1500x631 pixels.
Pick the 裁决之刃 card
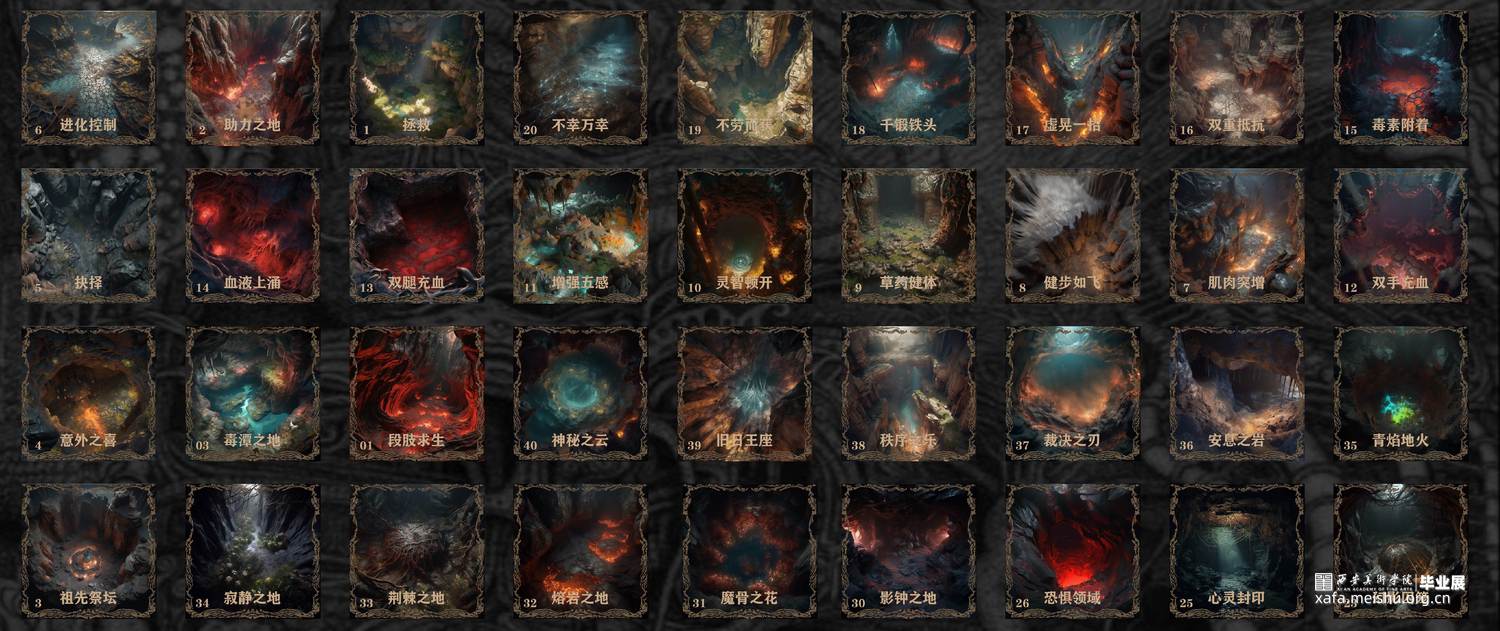click(x=1072, y=392)
